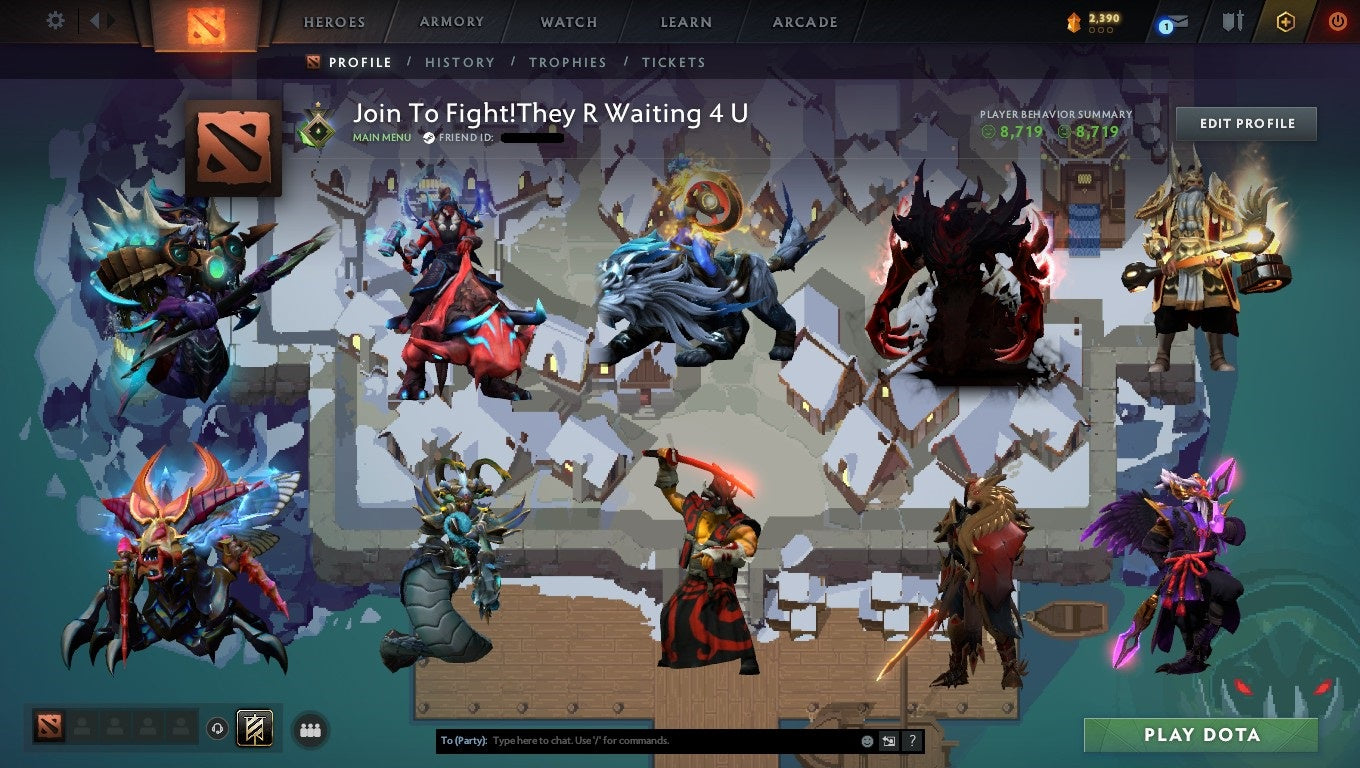Click the EDIT PROFILE button
Image resolution: width=1360 pixels, height=768 pixels.
[1246, 123]
